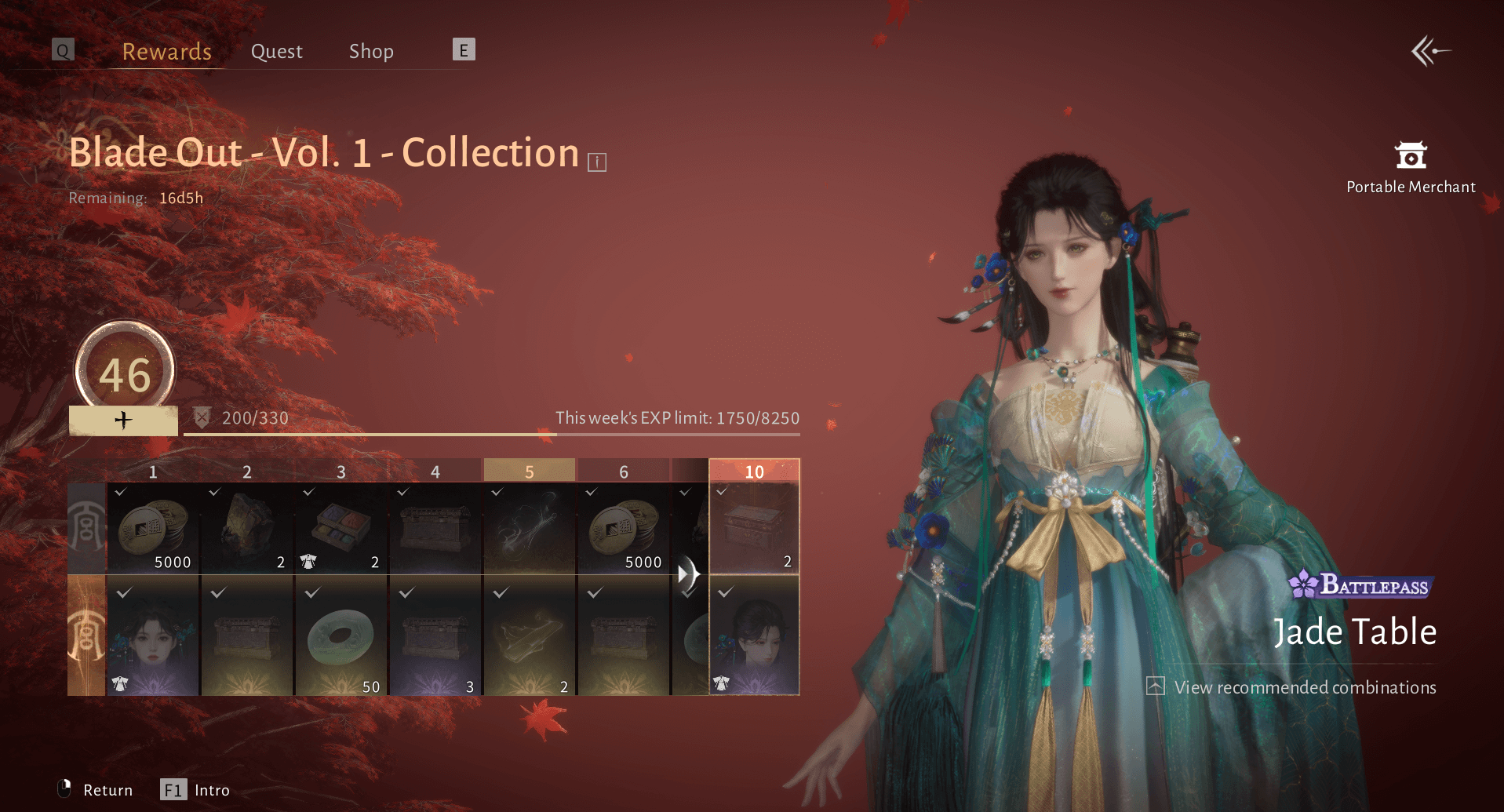This screenshot has width=1504, height=812.
Task: Click the Battlepass flower emblem above Jade Table
Action: click(1302, 585)
